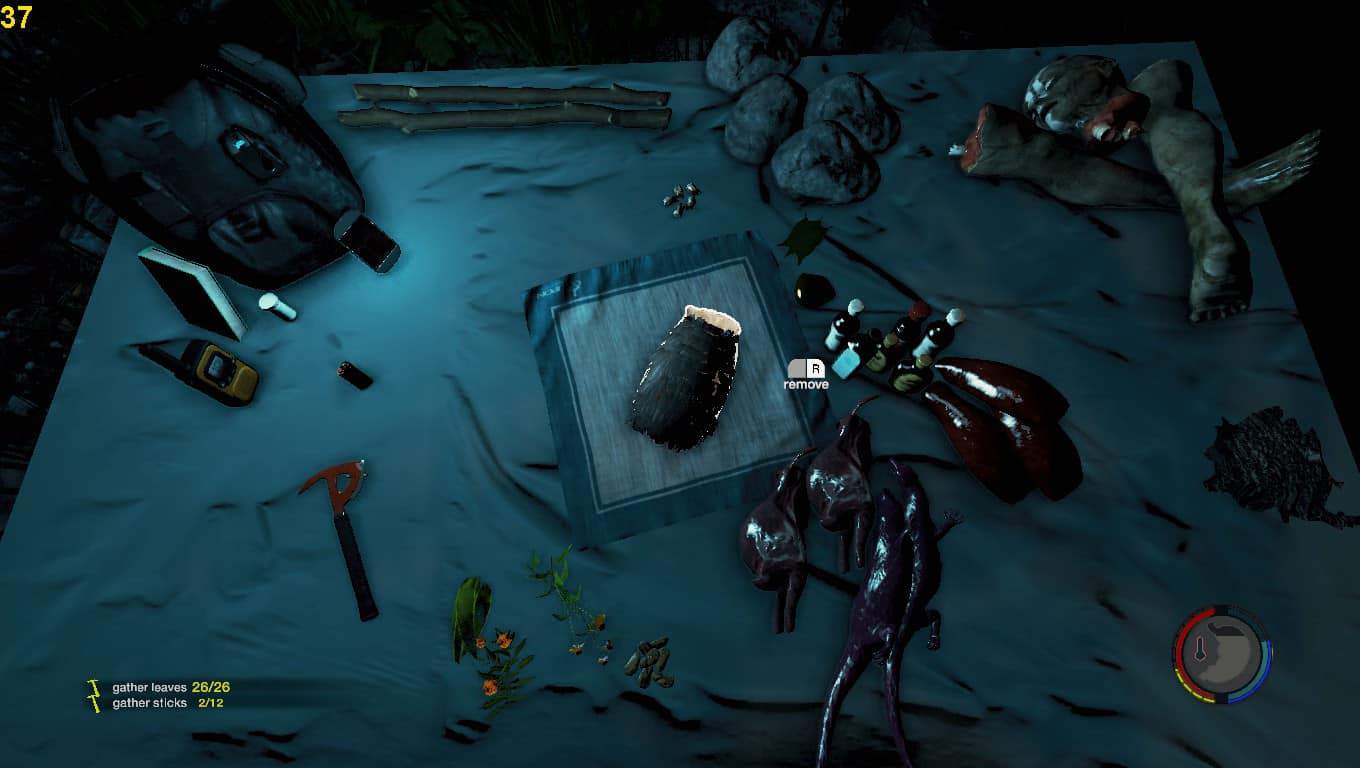
Task: Select the seeds beside the herbs
Action: [649, 661]
